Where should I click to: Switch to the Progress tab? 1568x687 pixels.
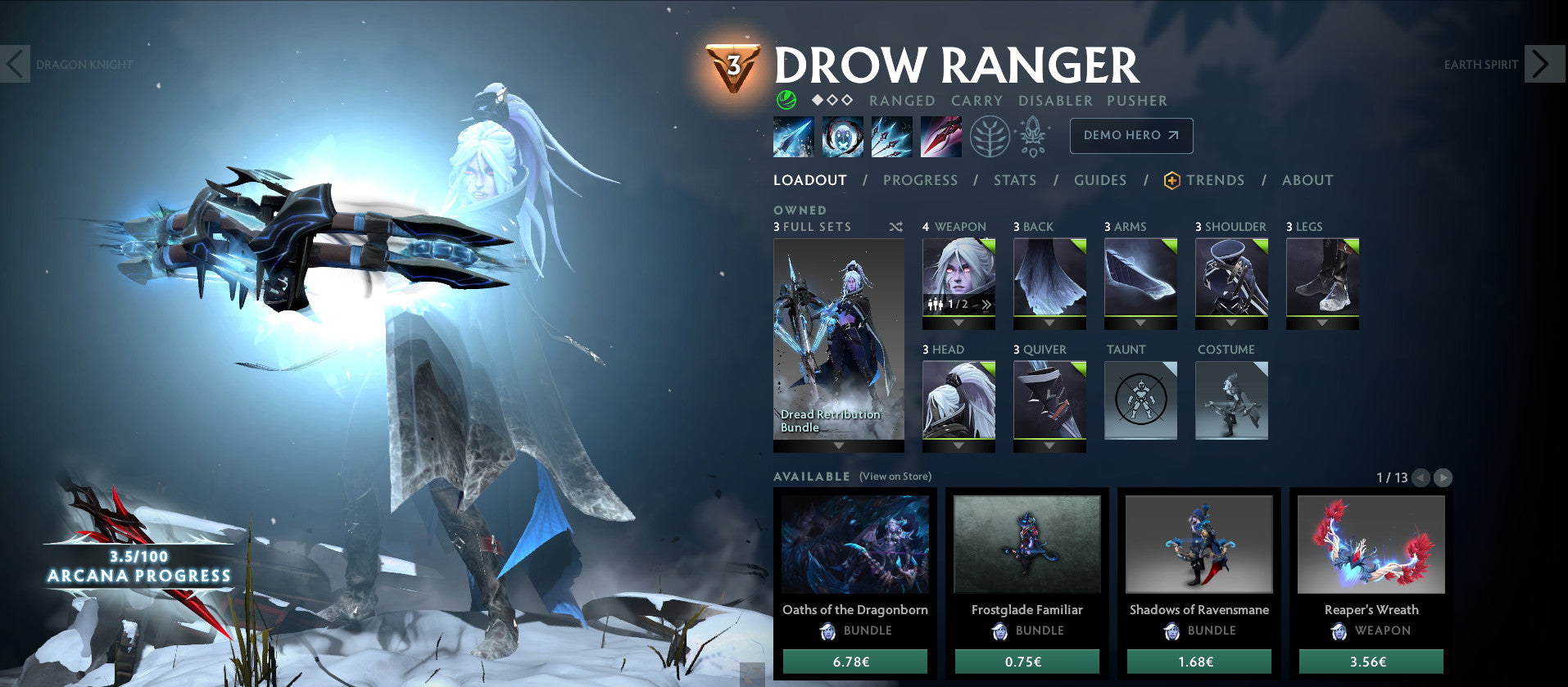pyautogui.click(x=921, y=180)
